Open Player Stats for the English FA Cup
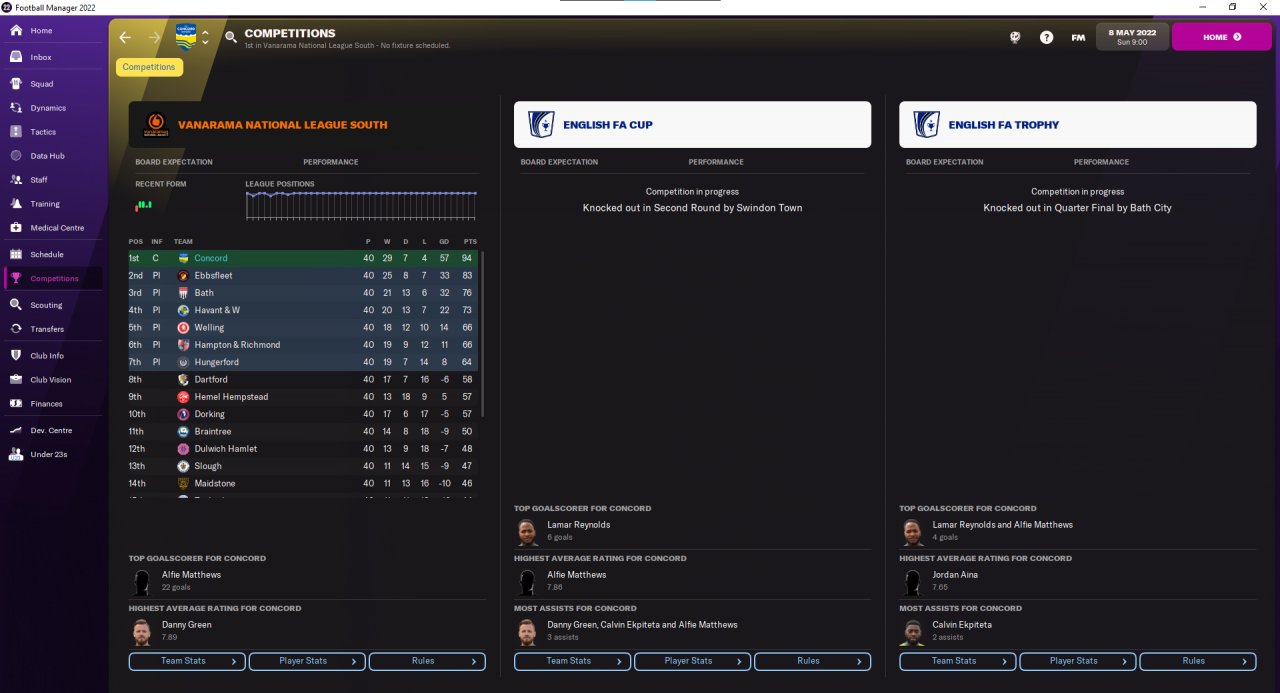The height and width of the screenshot is (693, 1280). (692, 661)
